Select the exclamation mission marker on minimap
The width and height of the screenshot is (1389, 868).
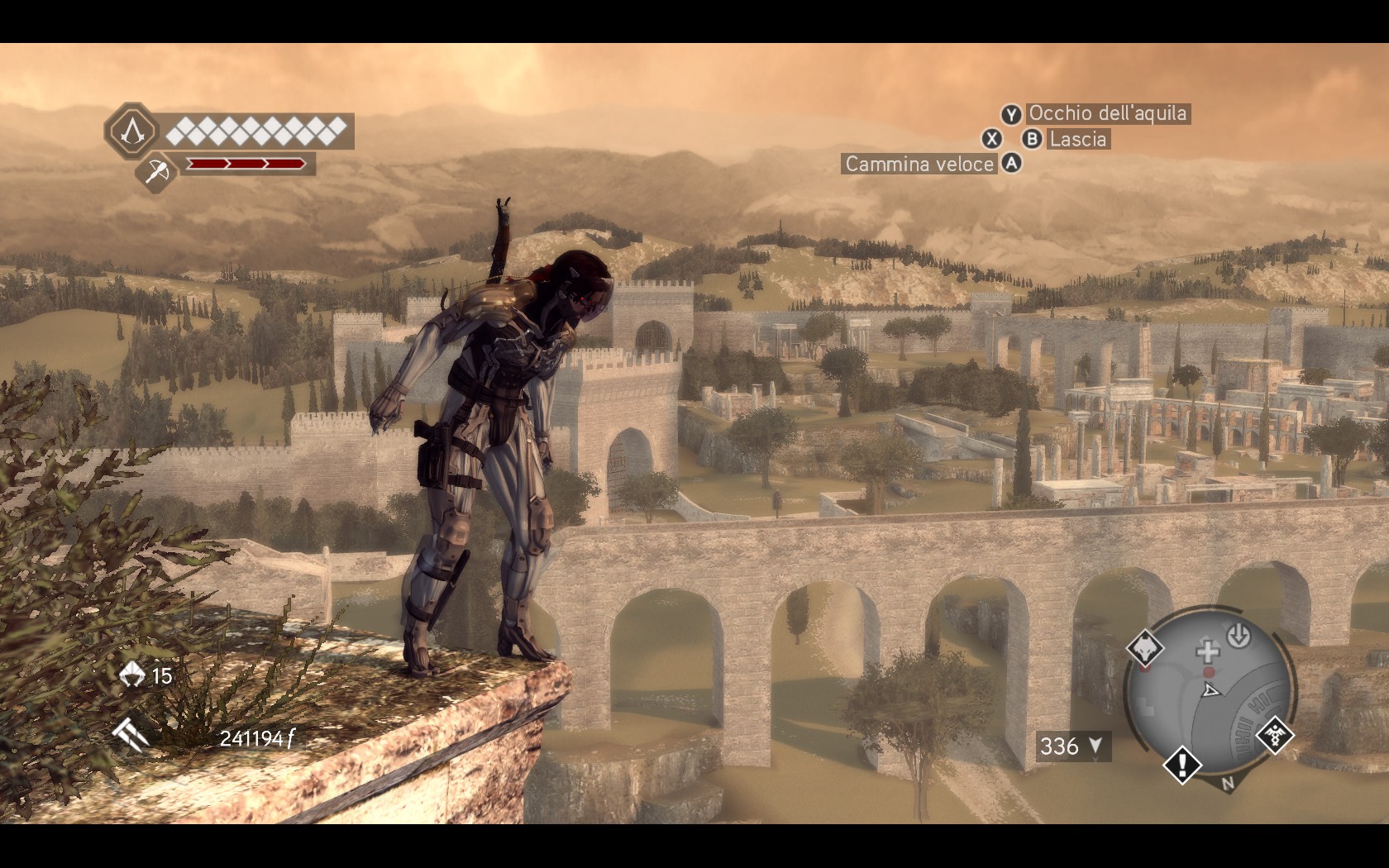point(1182,764)
